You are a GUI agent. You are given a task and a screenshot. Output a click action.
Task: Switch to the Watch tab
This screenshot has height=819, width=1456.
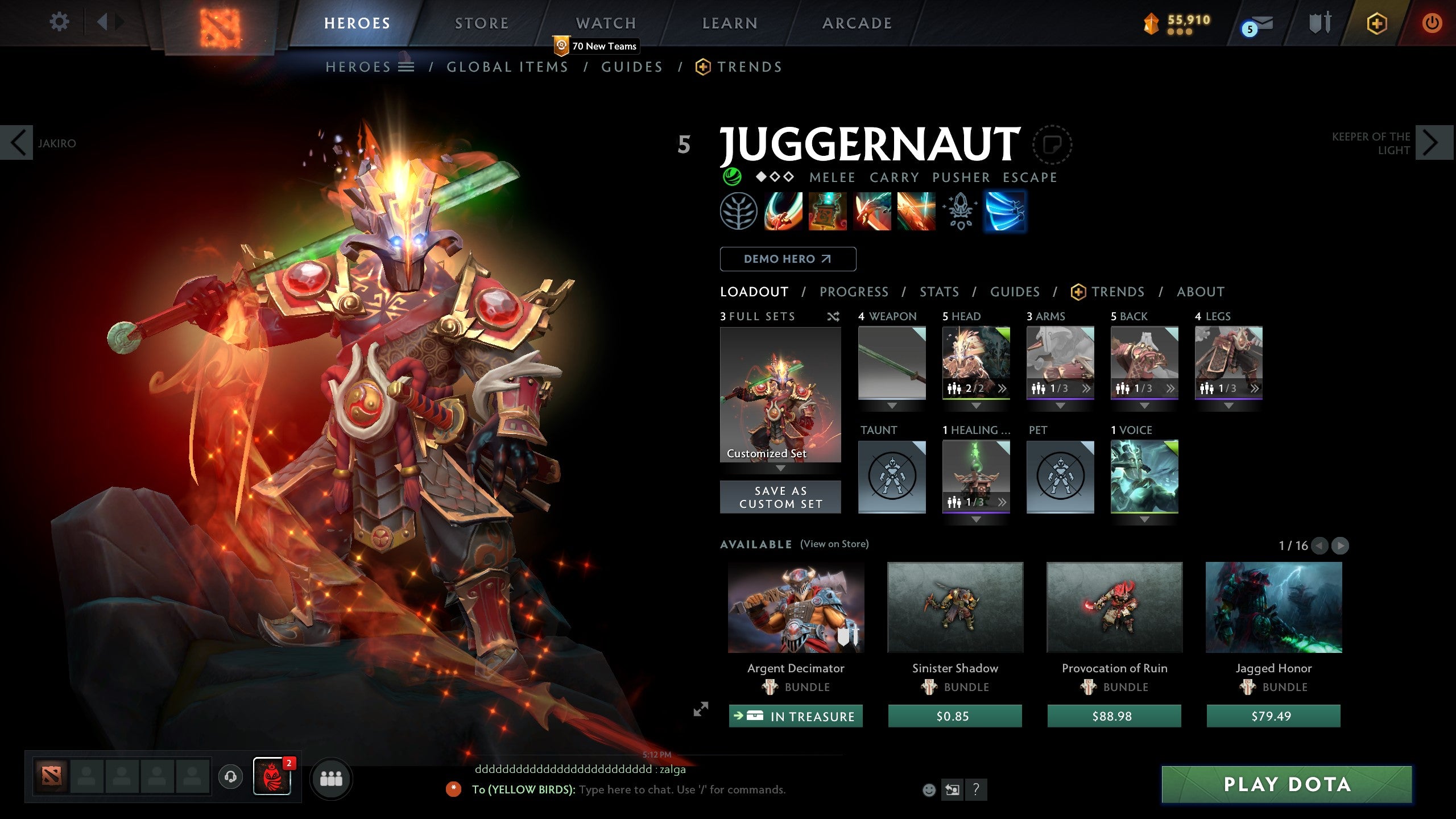point(606,23)
